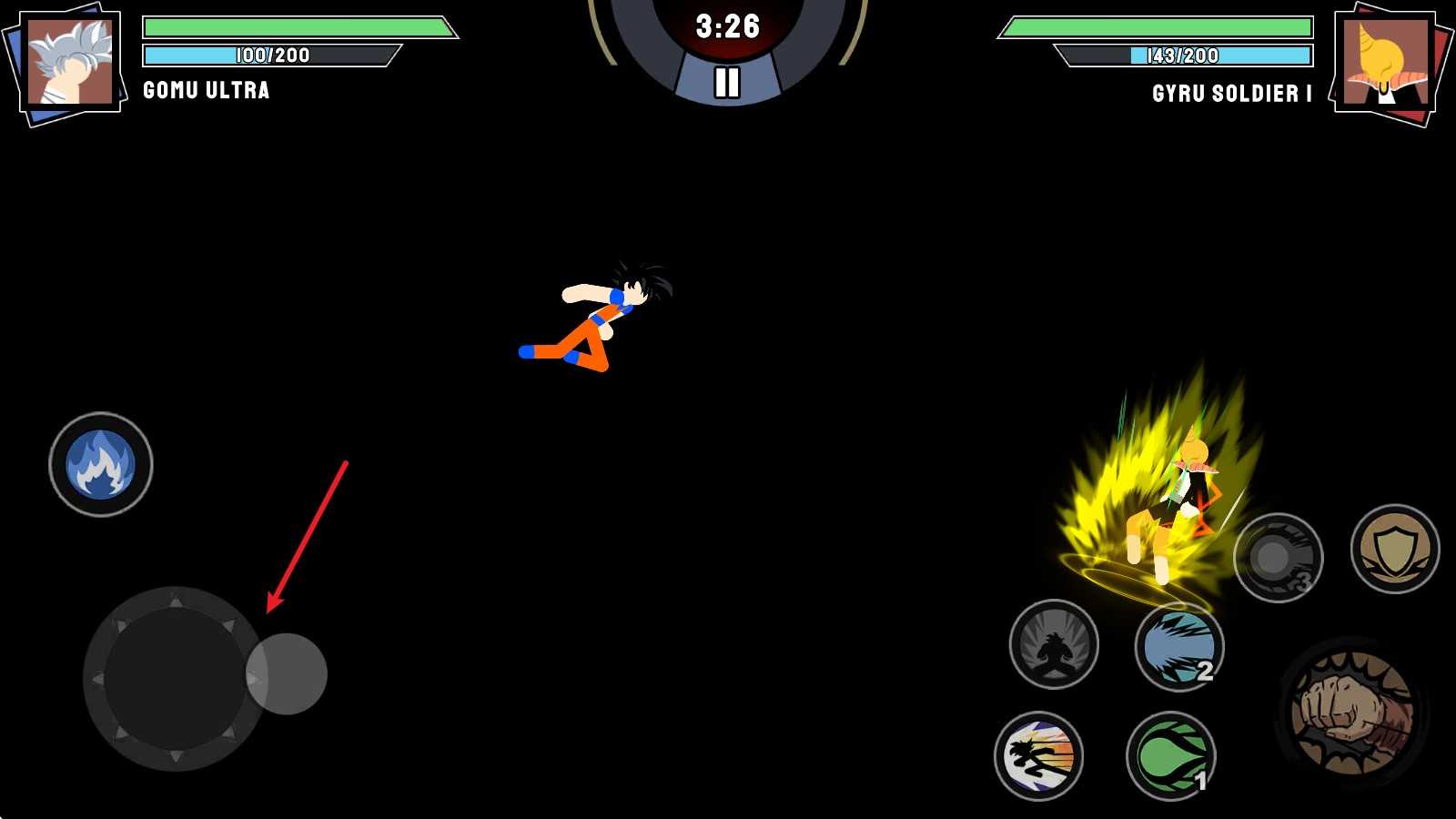The height and width of the screenshot is (819, 1456).
Task: Trigger the blue beam skill 2
Action: pyautogui.click(x=1179, y=646)
